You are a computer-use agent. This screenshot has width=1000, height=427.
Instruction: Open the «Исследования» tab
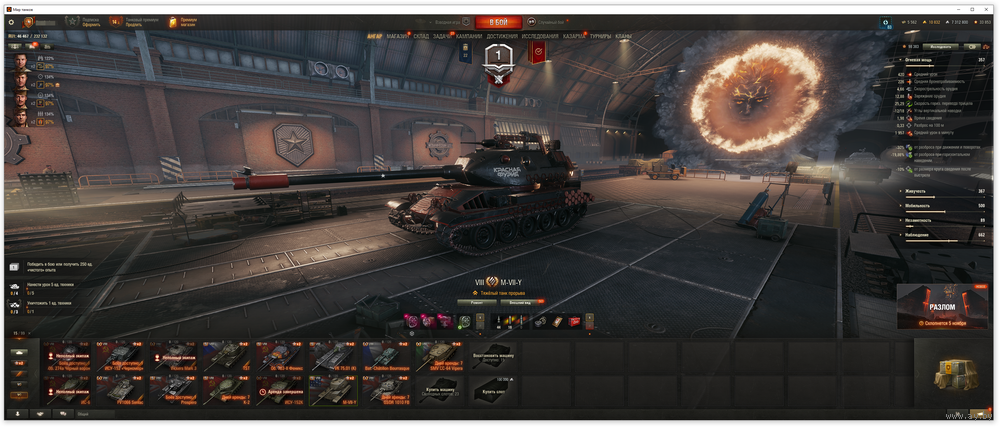coord(540,36)
